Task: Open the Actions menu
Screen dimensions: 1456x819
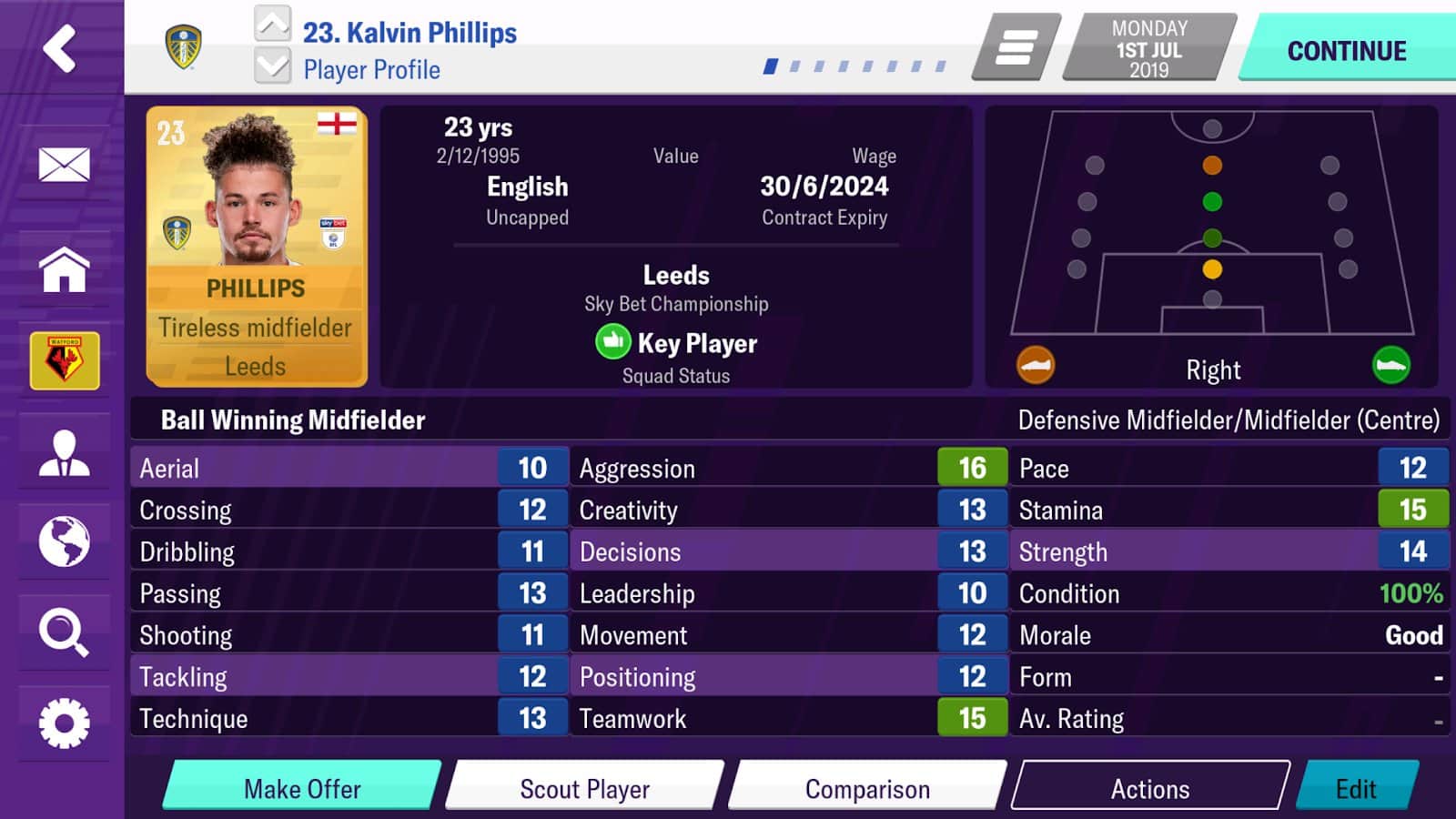Action: [1148, 788]
